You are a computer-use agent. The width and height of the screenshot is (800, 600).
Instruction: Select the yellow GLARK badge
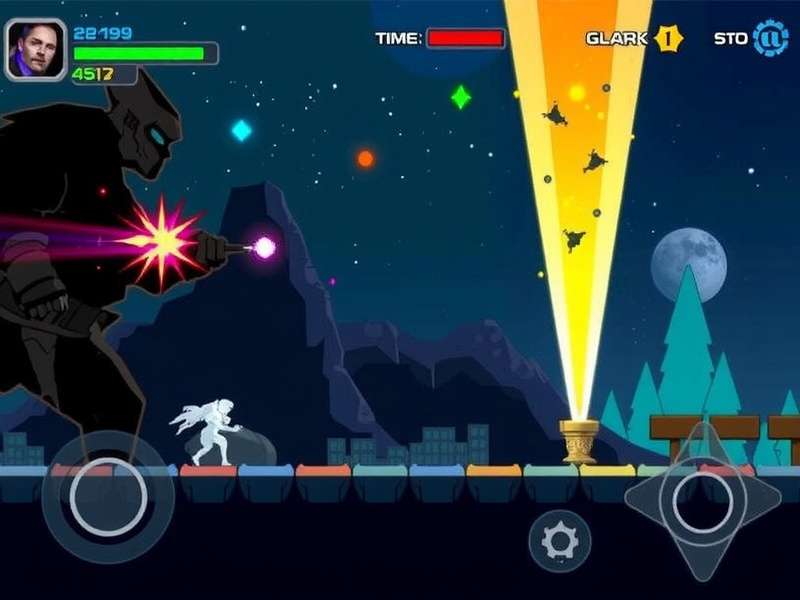point(668,39)
